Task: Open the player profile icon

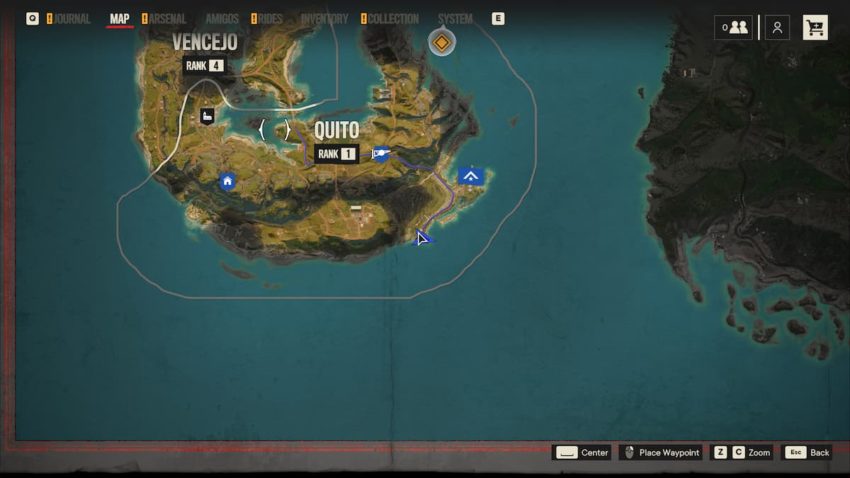Action: (777, 28)
